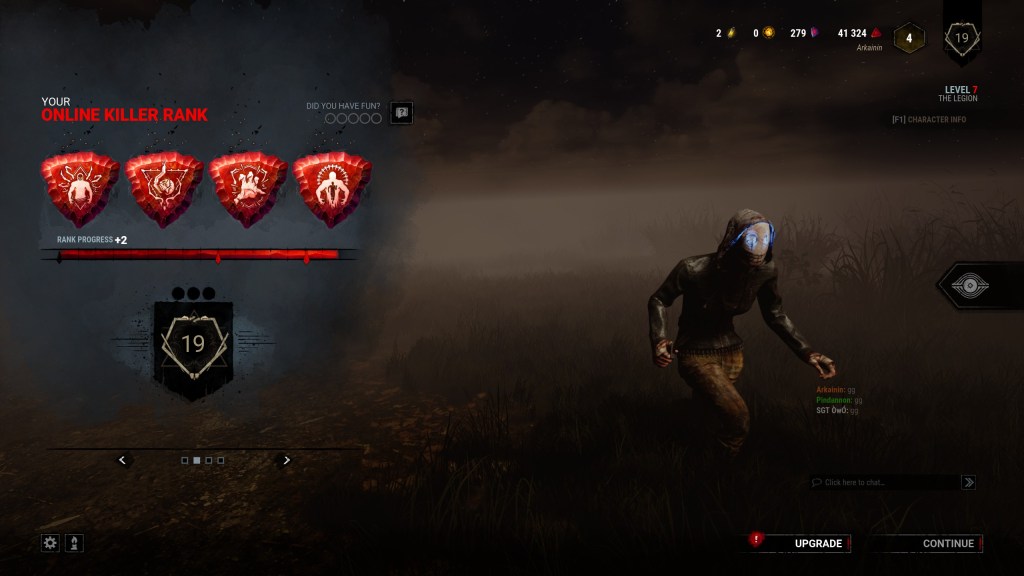Click the Bloodpoints red currency icon
The height and width of the screenshot is (576, 1024).
pos(876,33)
